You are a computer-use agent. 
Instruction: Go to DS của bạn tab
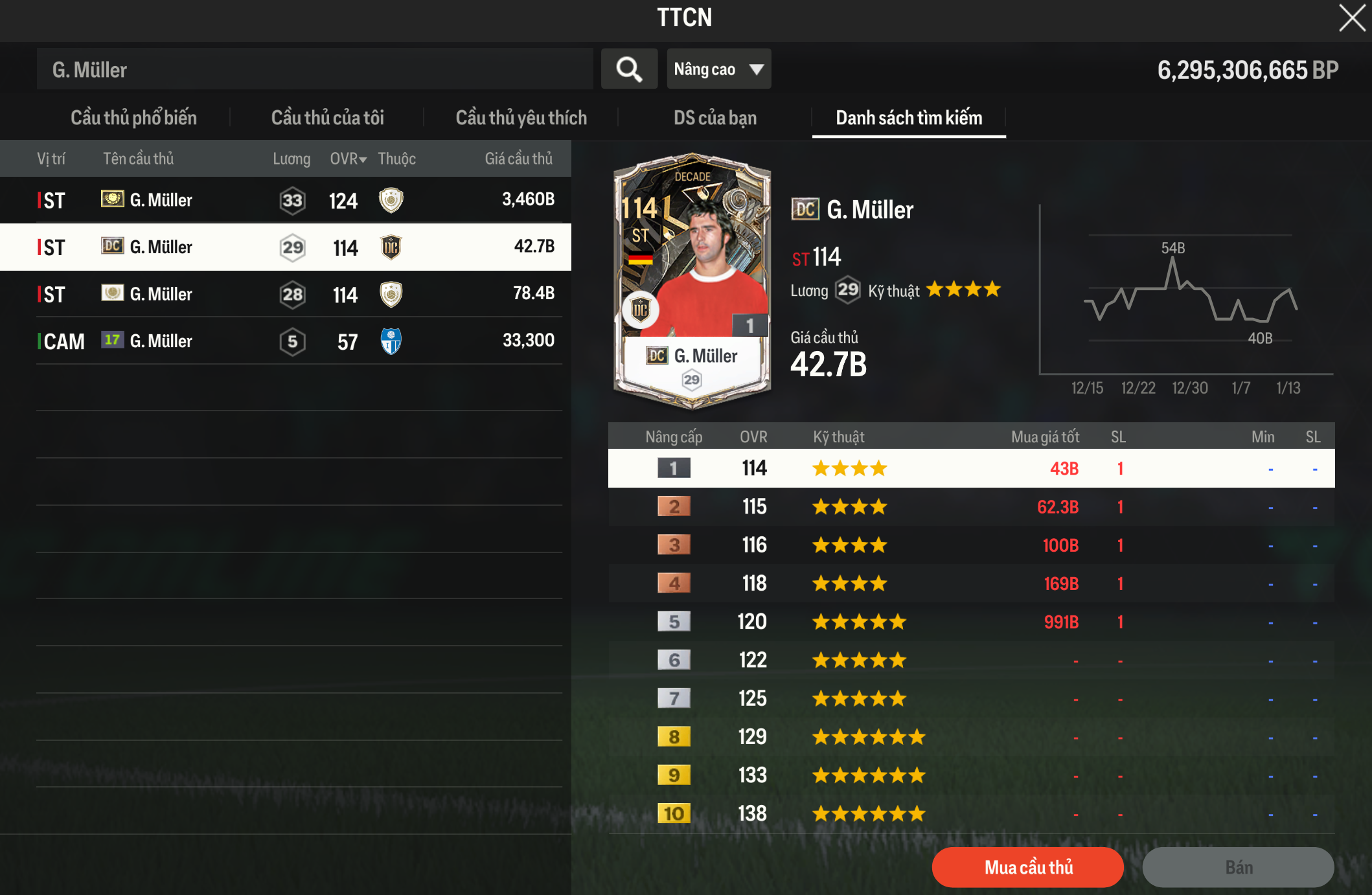click(x=715, y=118)
